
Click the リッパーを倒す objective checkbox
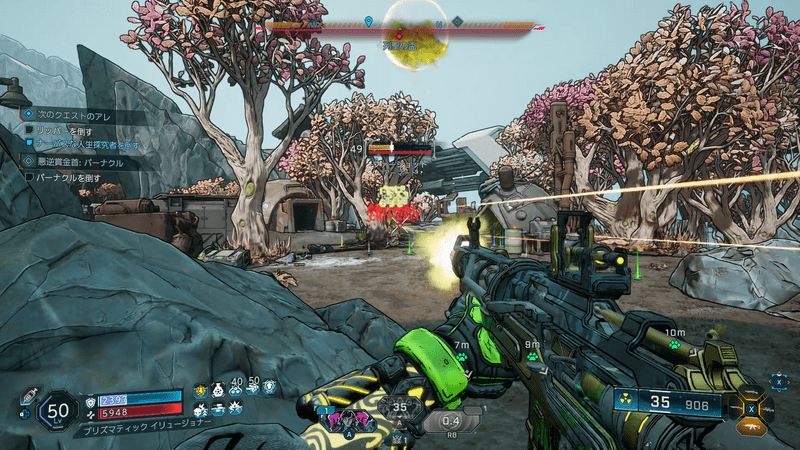31,131
